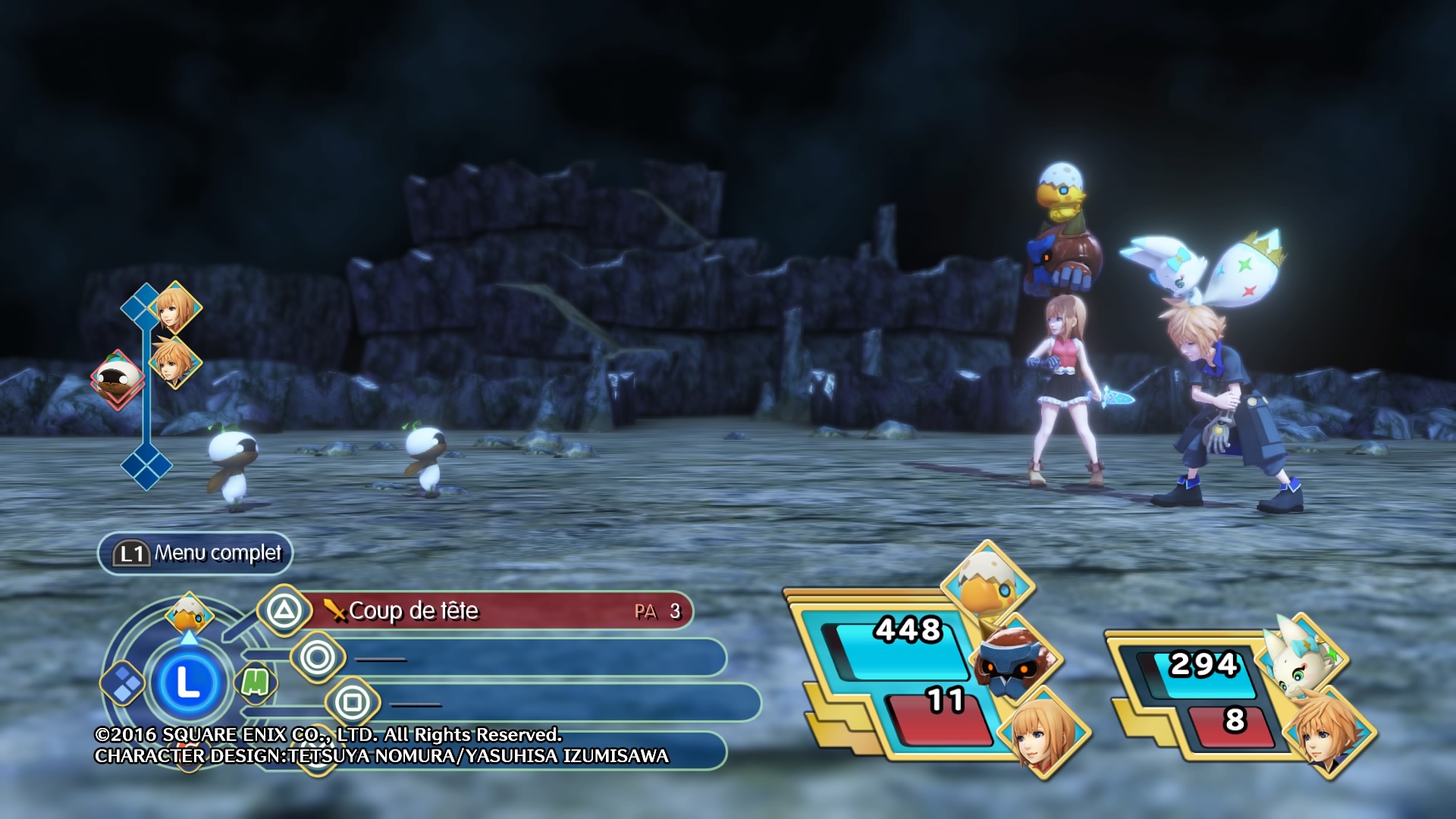Select the Coup de tête attack command

[485, 611]
